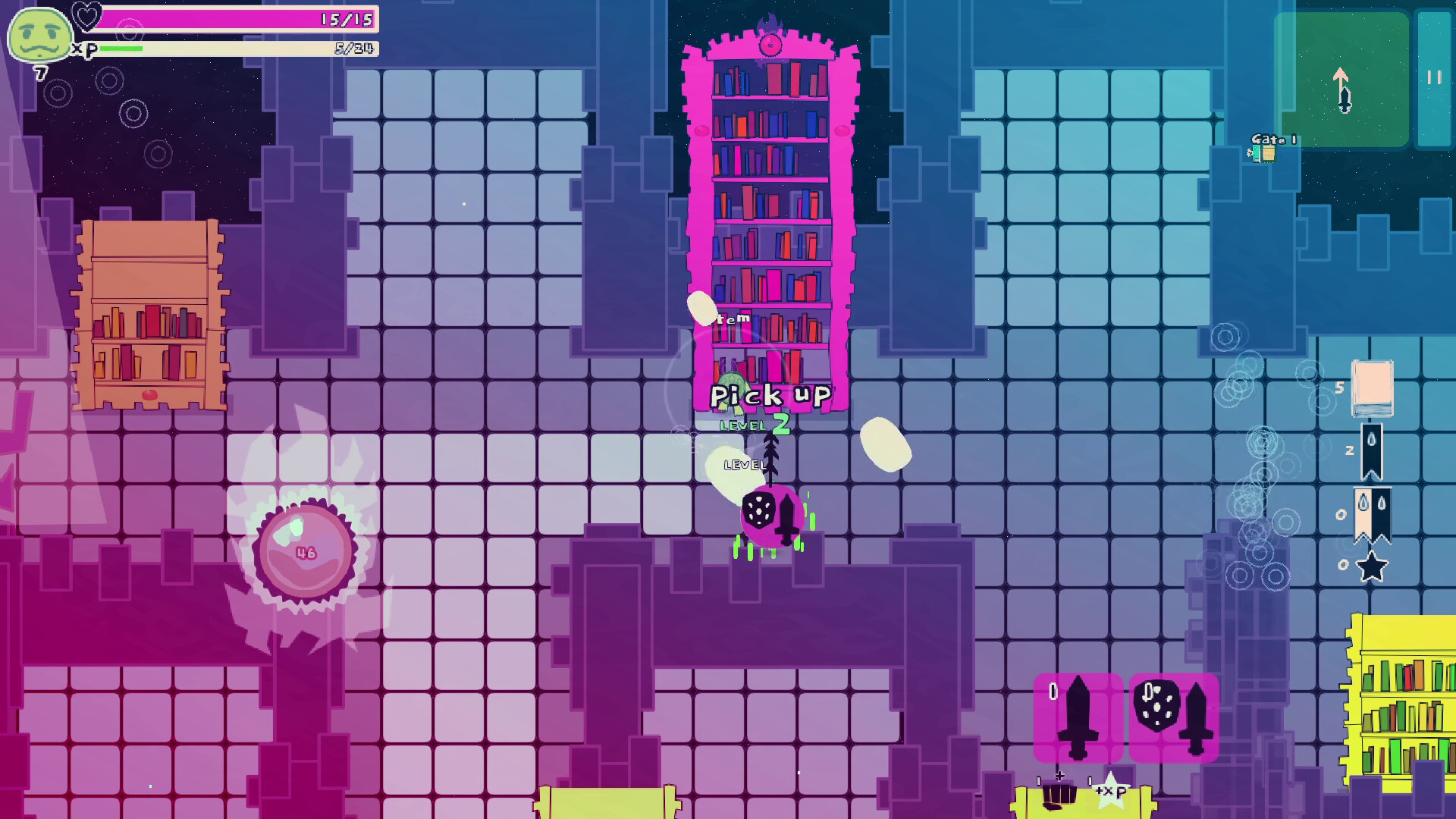Pause the game with the pause button

tap(1434, 78)
